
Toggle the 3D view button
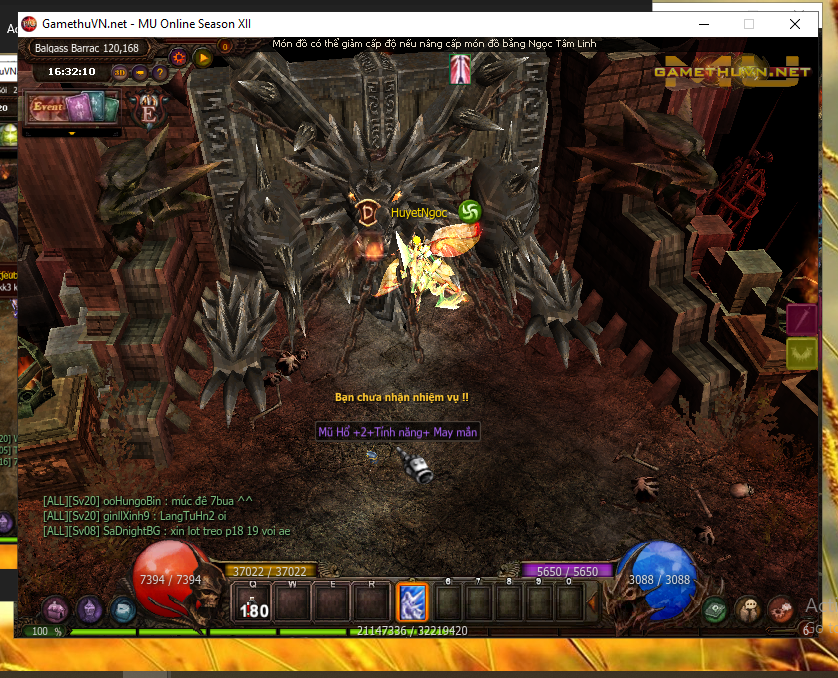[x=121, y=72]
